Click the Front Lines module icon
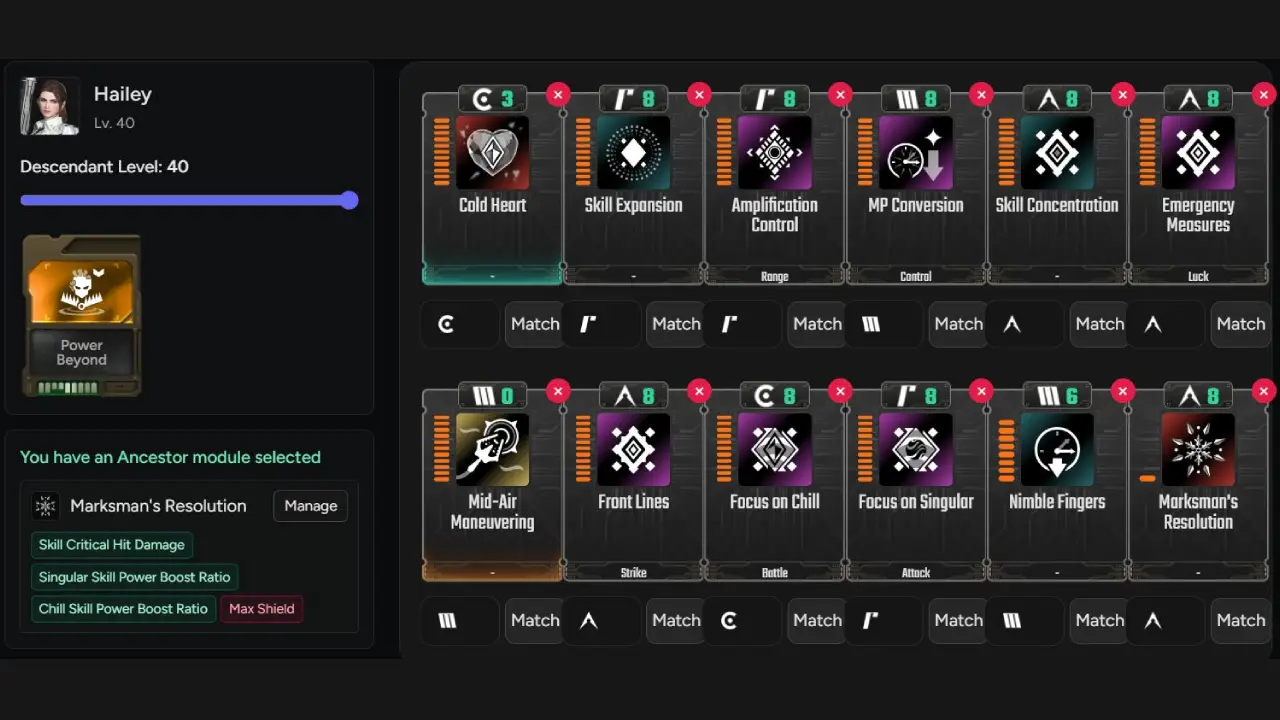The height and width of the screenshot is (720, 1280). pyautogui.click(x=633, y=449)
